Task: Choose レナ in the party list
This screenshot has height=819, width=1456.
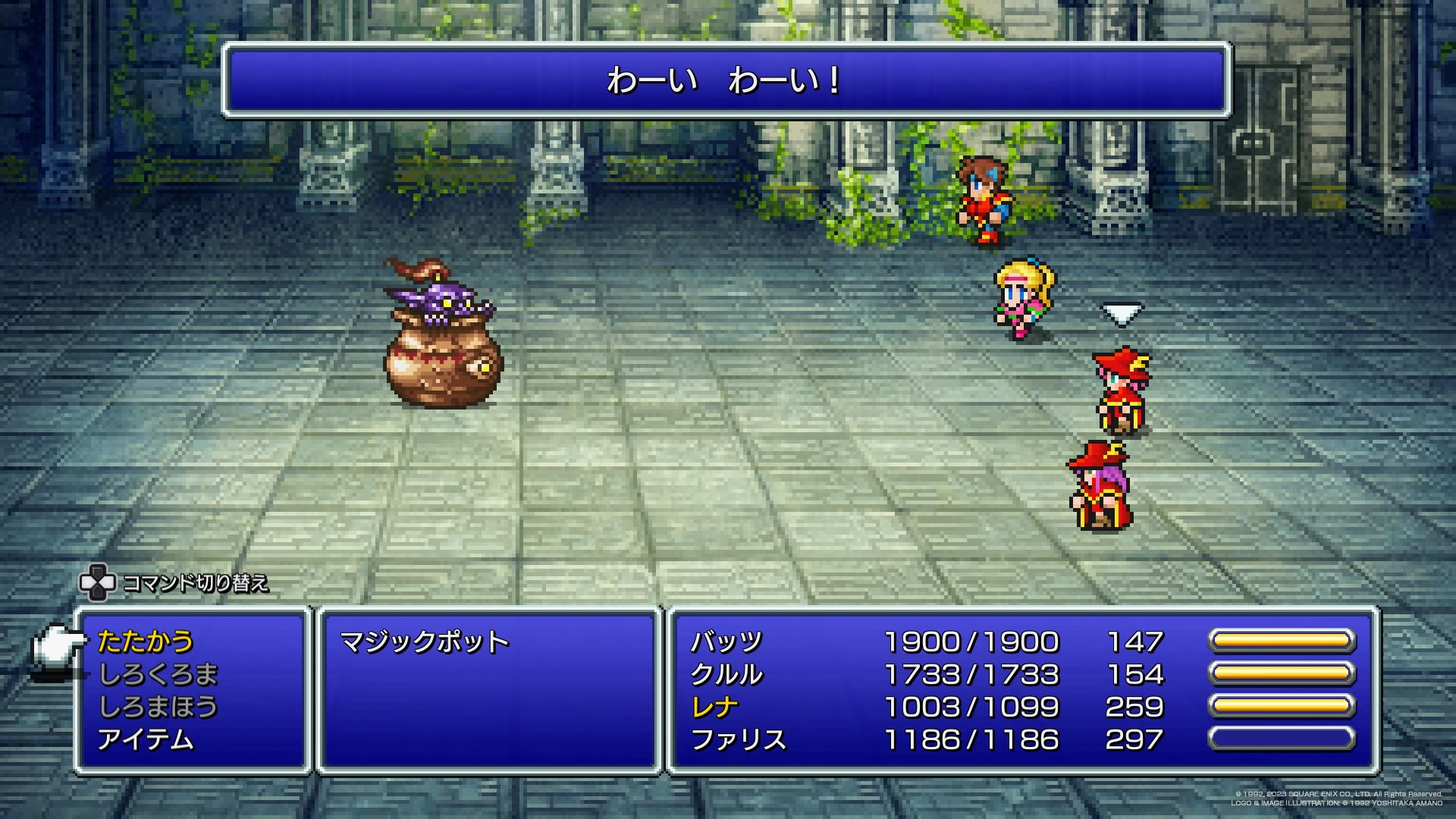Action: pos(714,708)
